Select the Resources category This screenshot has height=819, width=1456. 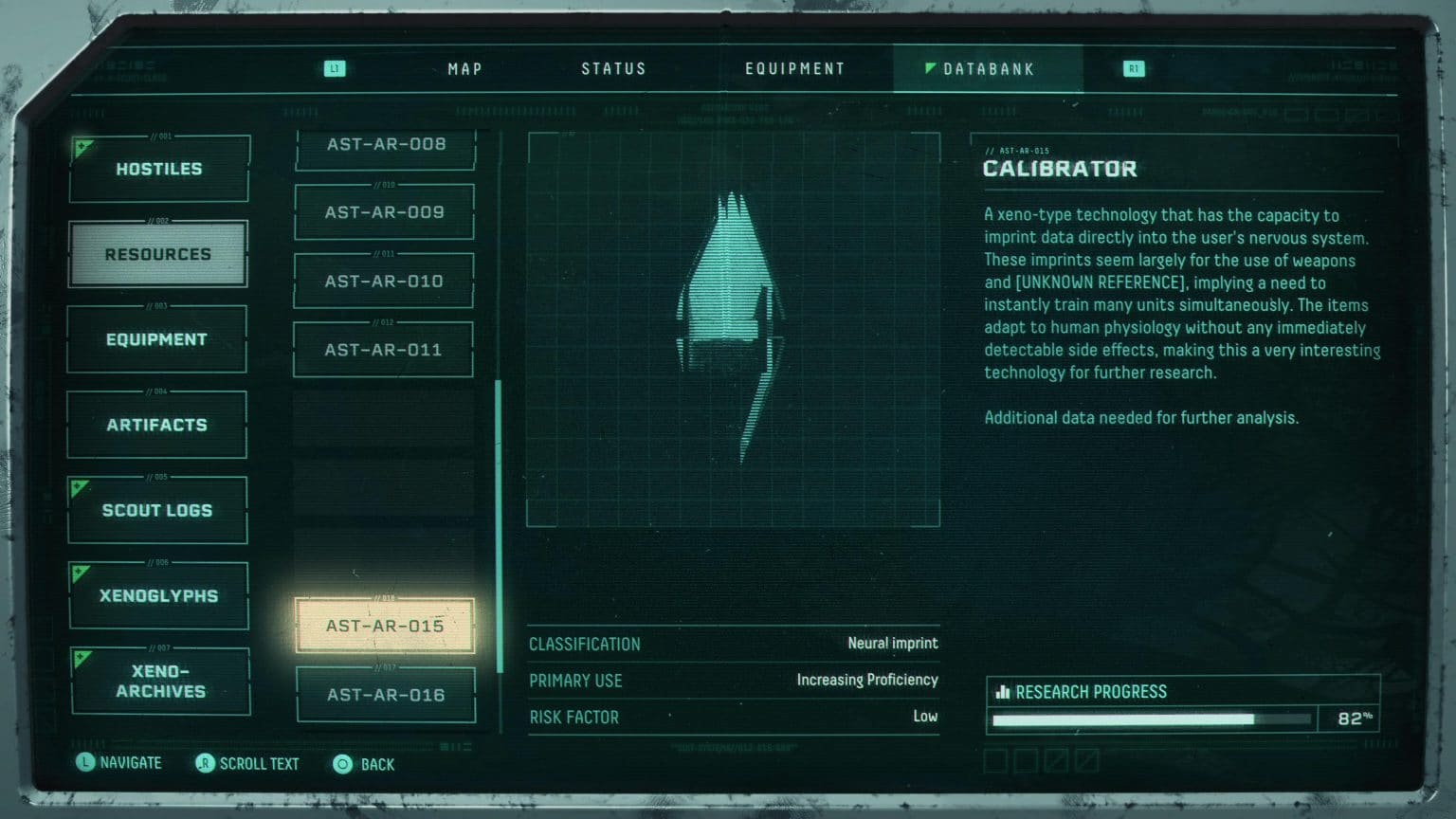[x=158, y=254]
